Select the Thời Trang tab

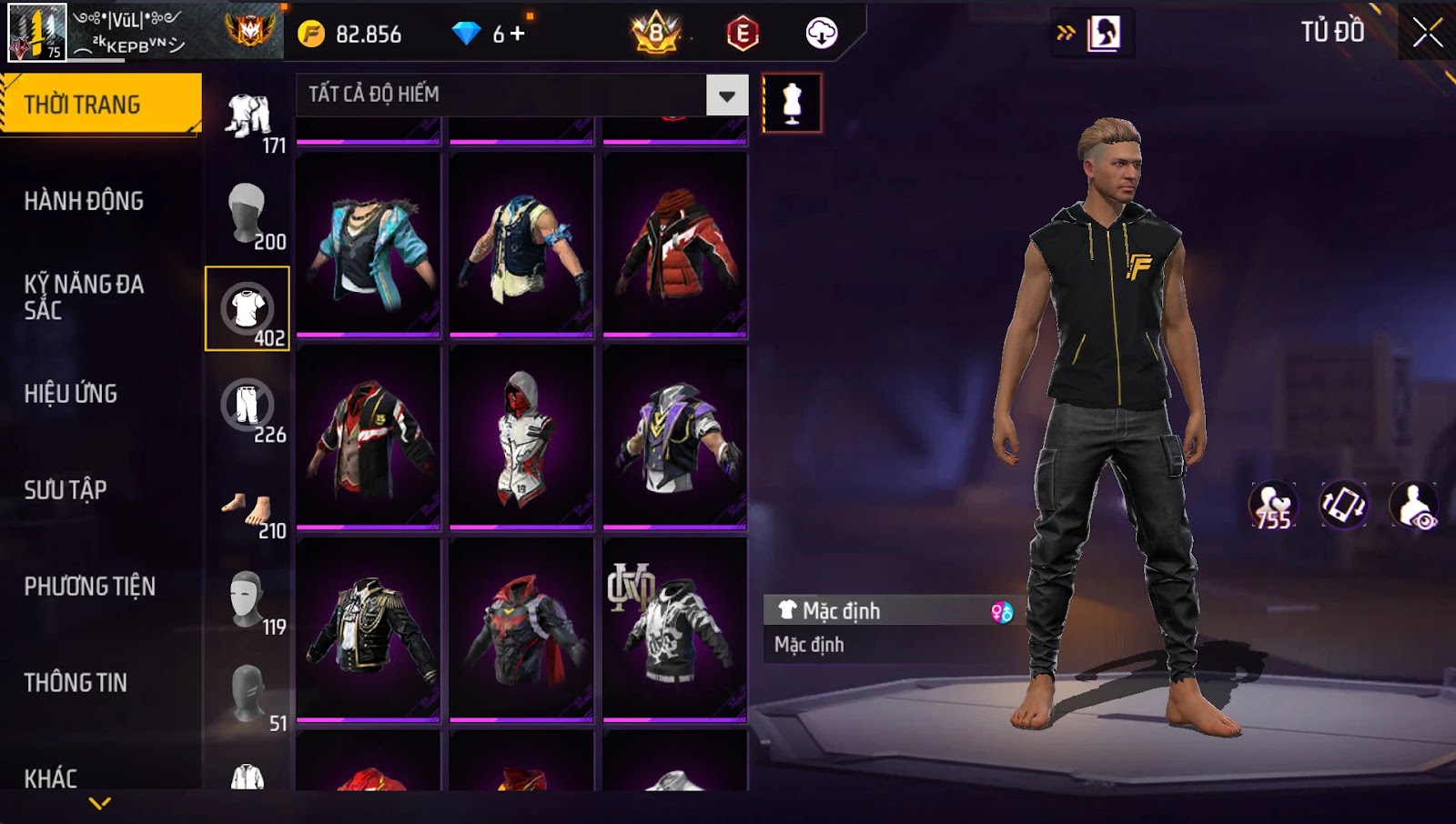click(100, 105)
